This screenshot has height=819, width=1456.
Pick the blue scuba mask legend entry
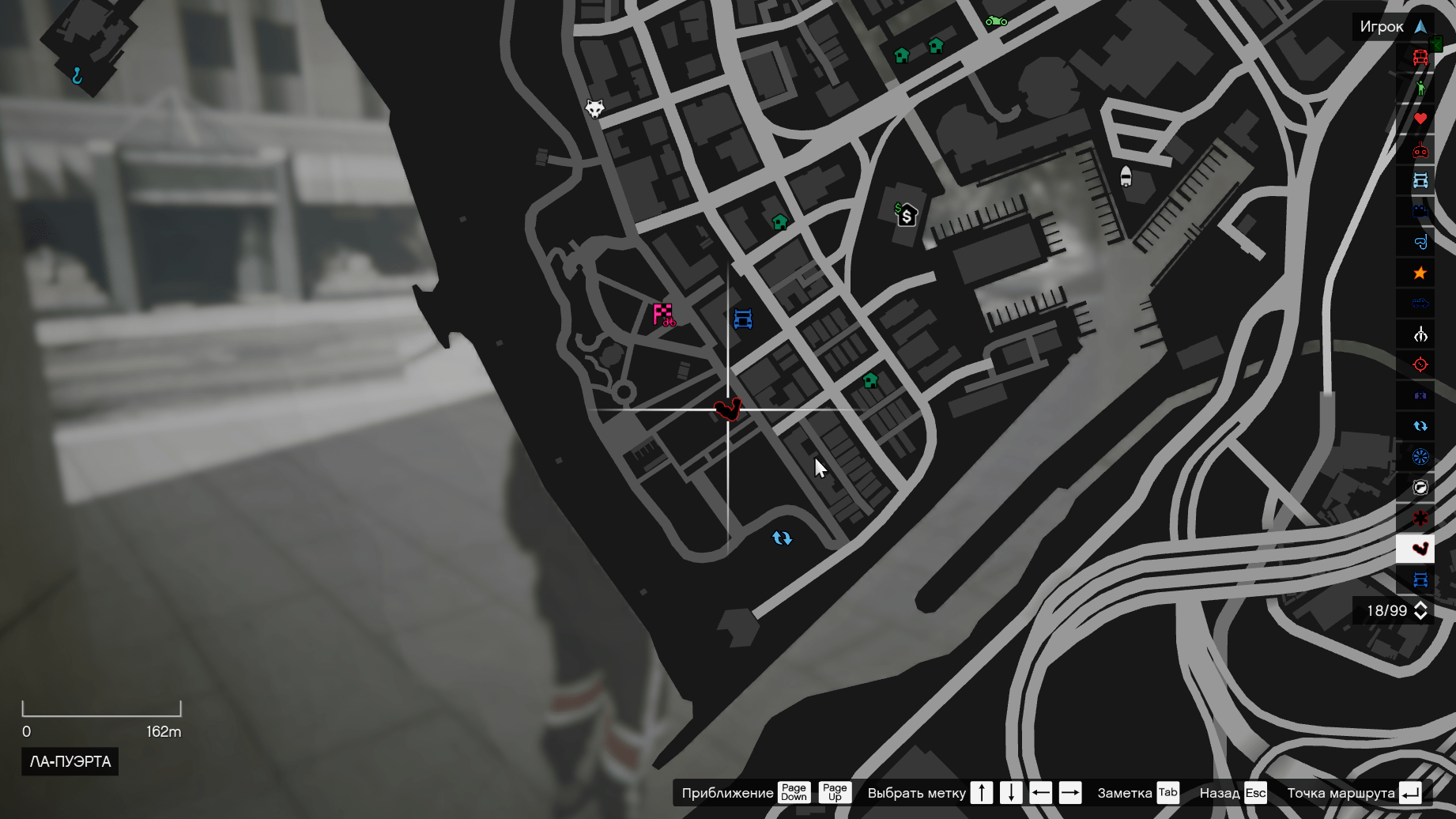click(x=1420, y=242)
